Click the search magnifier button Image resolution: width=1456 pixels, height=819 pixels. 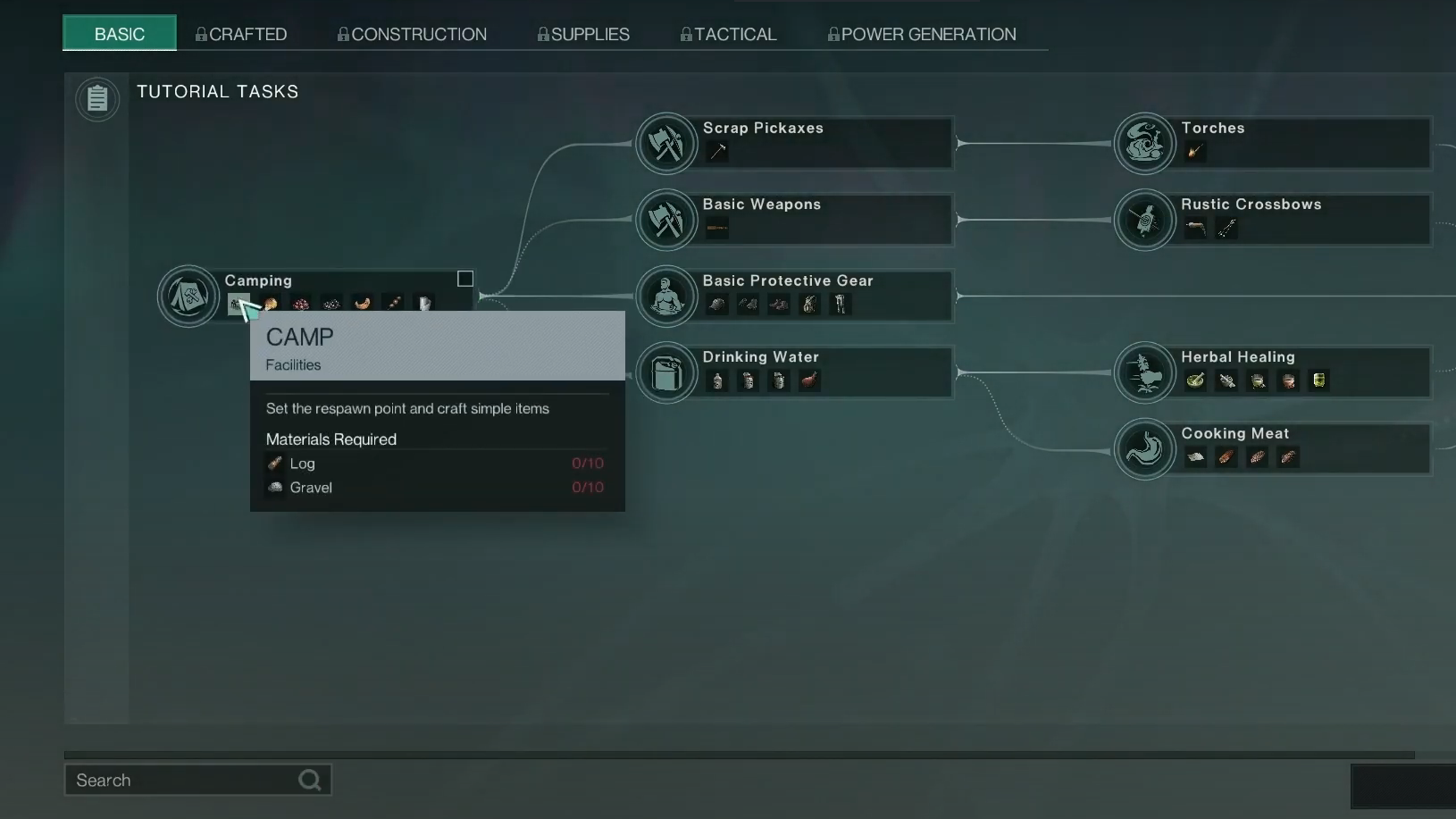309,780
